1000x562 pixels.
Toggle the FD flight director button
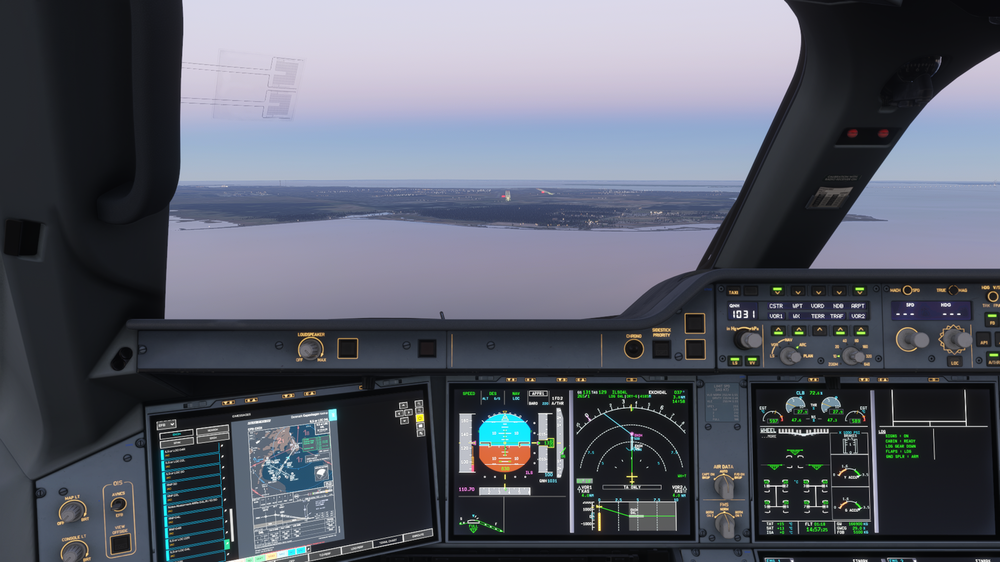[x=991, y=319]
